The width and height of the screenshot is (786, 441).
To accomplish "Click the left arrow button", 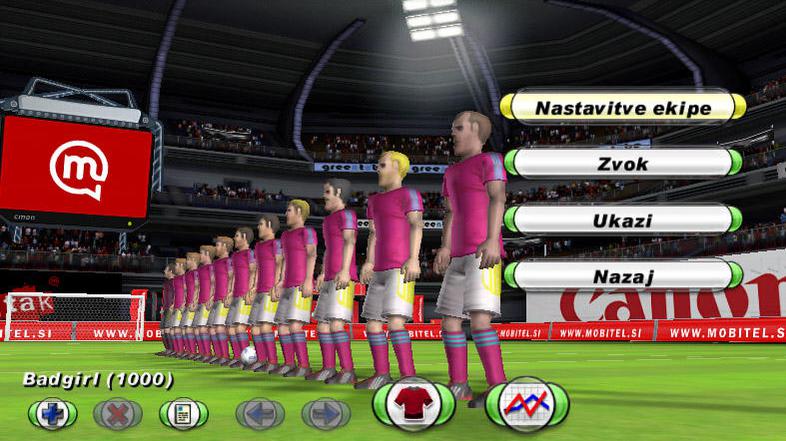I will tap(260, 412).
